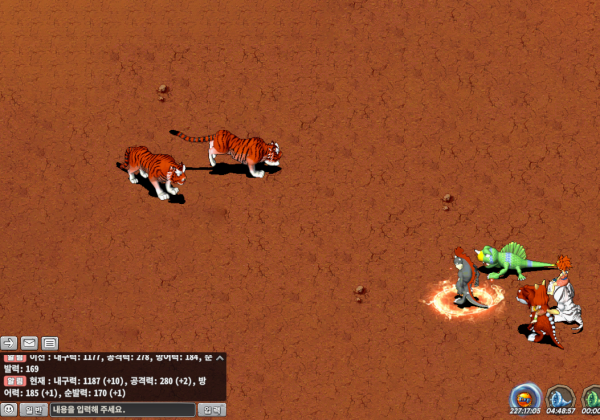Send the chat message with 입력 button
The image size is (600, 420).
212,409
